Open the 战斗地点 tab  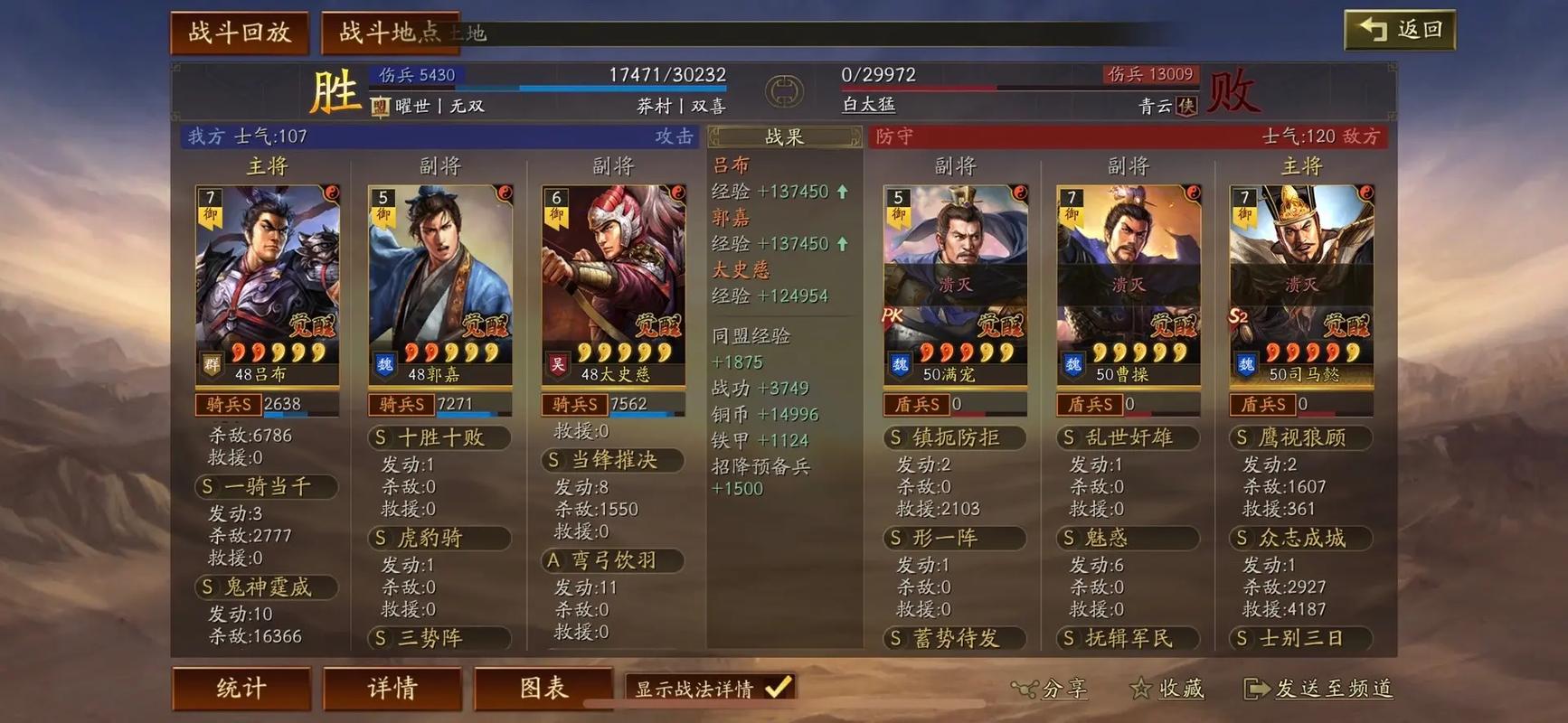pyautogui.click(x=391, y=30)
